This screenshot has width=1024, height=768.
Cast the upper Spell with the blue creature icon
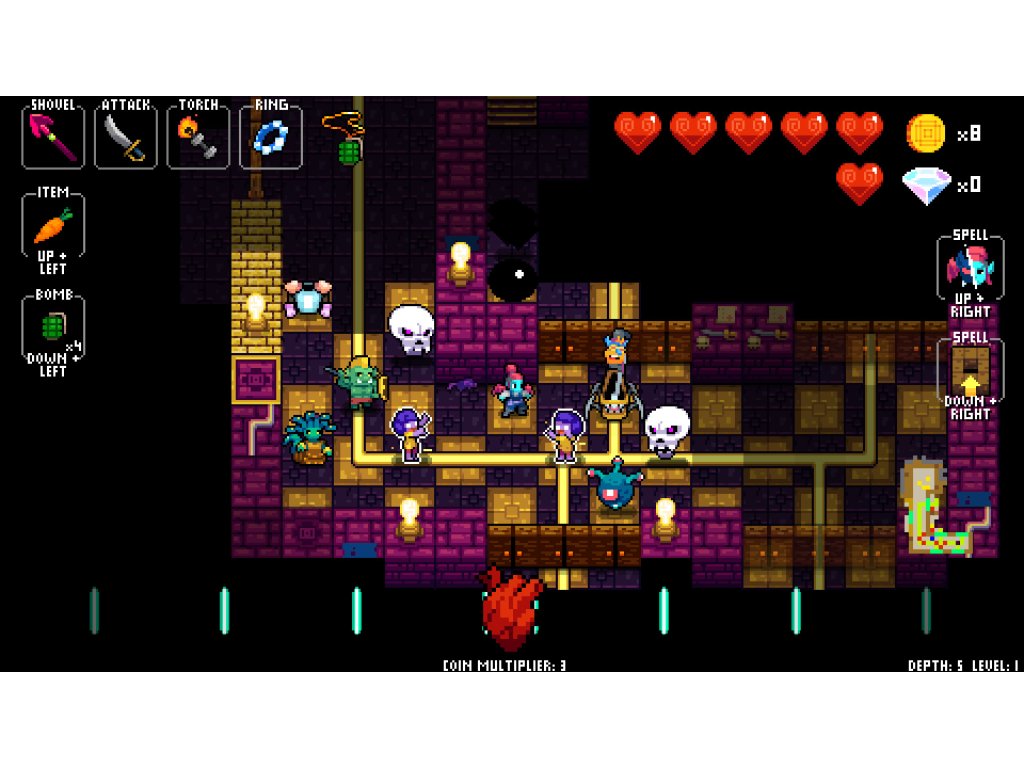pyautogui.click(x=970, y=268)
